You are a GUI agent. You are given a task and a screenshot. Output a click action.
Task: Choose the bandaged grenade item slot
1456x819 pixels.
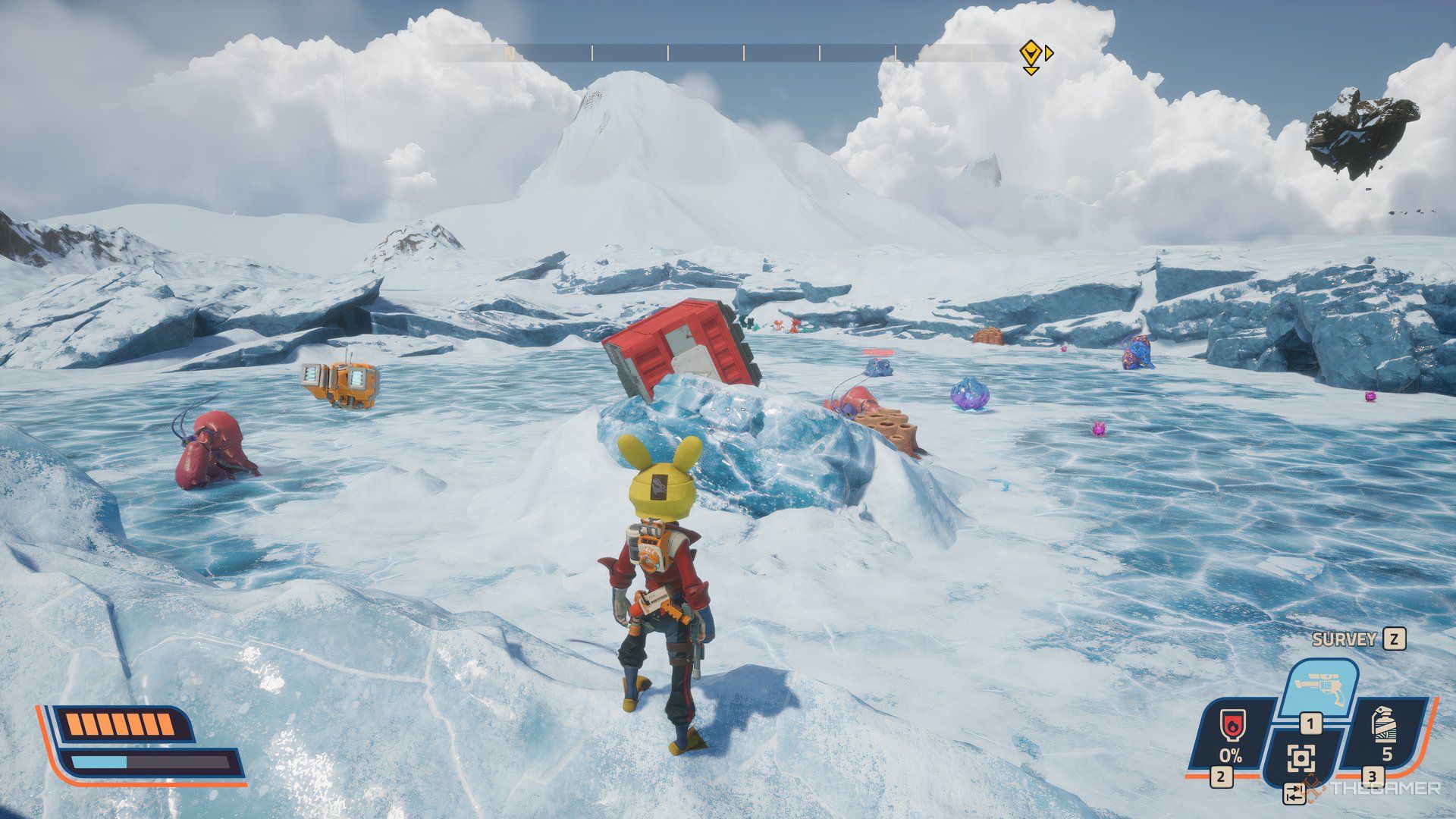pyautogui.click(x=1386, y=732)
